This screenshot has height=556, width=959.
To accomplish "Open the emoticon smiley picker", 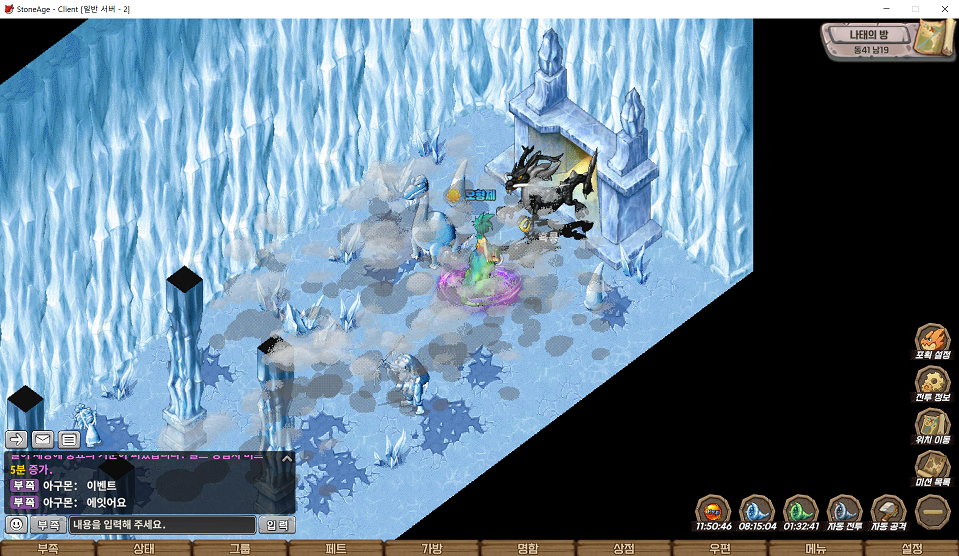I will [x=15, y=524].
